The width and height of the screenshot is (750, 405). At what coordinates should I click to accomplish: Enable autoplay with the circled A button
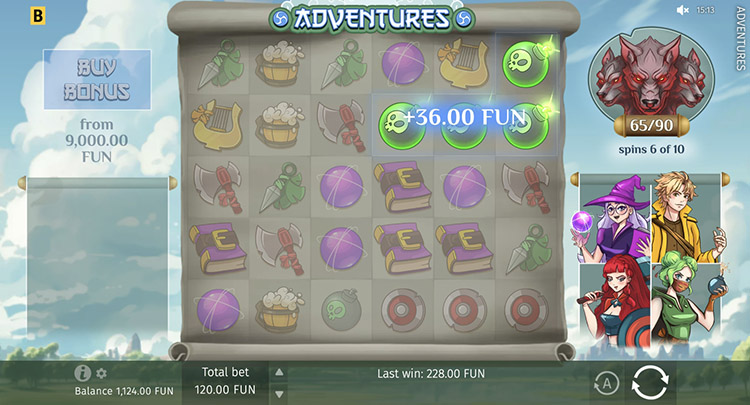[x=606, y=382]
